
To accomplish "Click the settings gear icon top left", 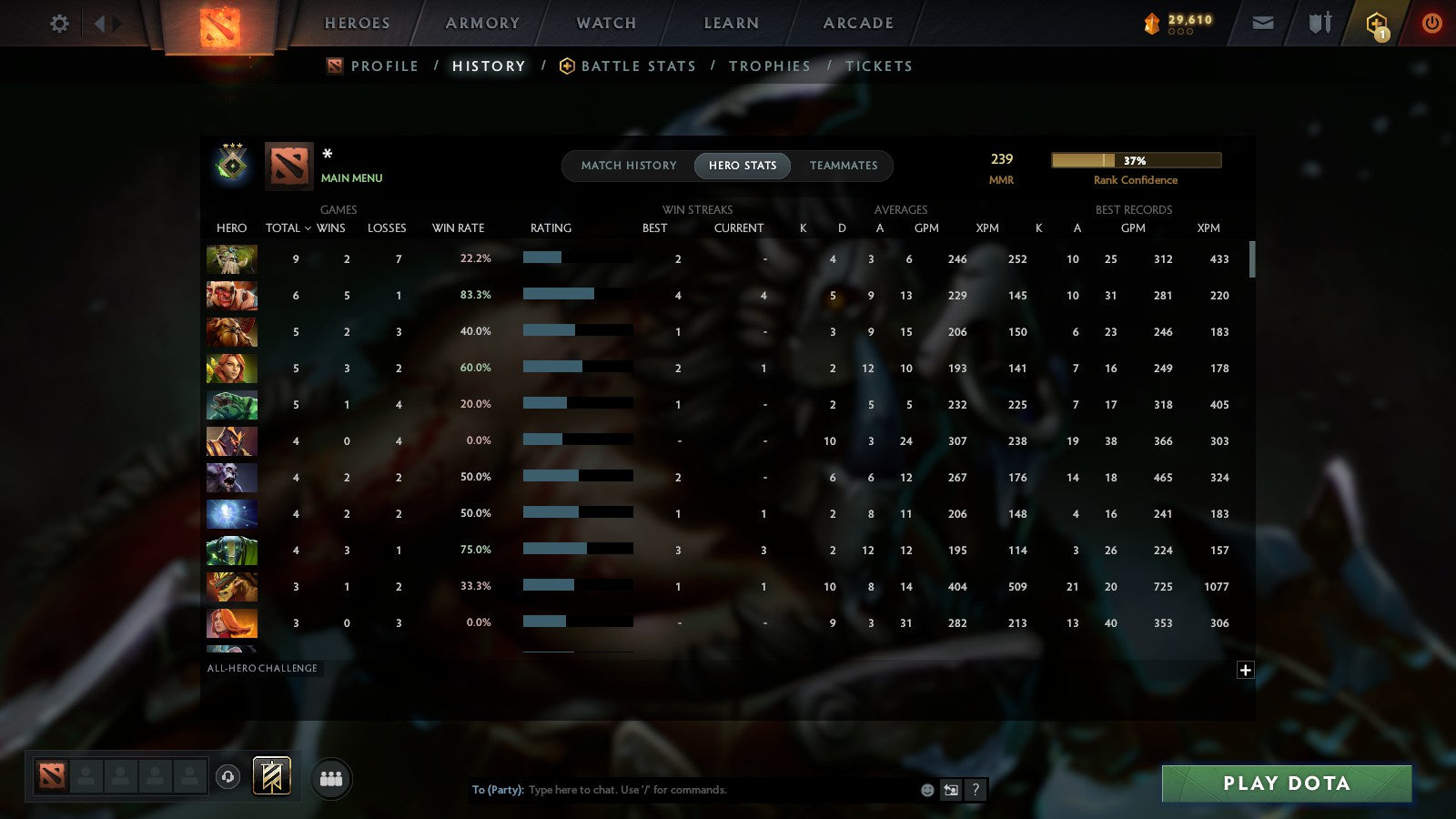I will click(x=59, y=25).
